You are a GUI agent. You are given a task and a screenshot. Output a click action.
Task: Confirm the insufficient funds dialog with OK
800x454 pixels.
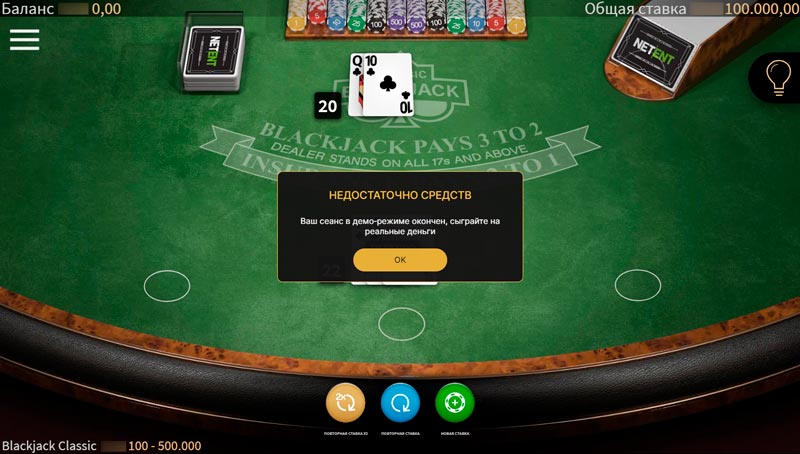tap(400, 259)
